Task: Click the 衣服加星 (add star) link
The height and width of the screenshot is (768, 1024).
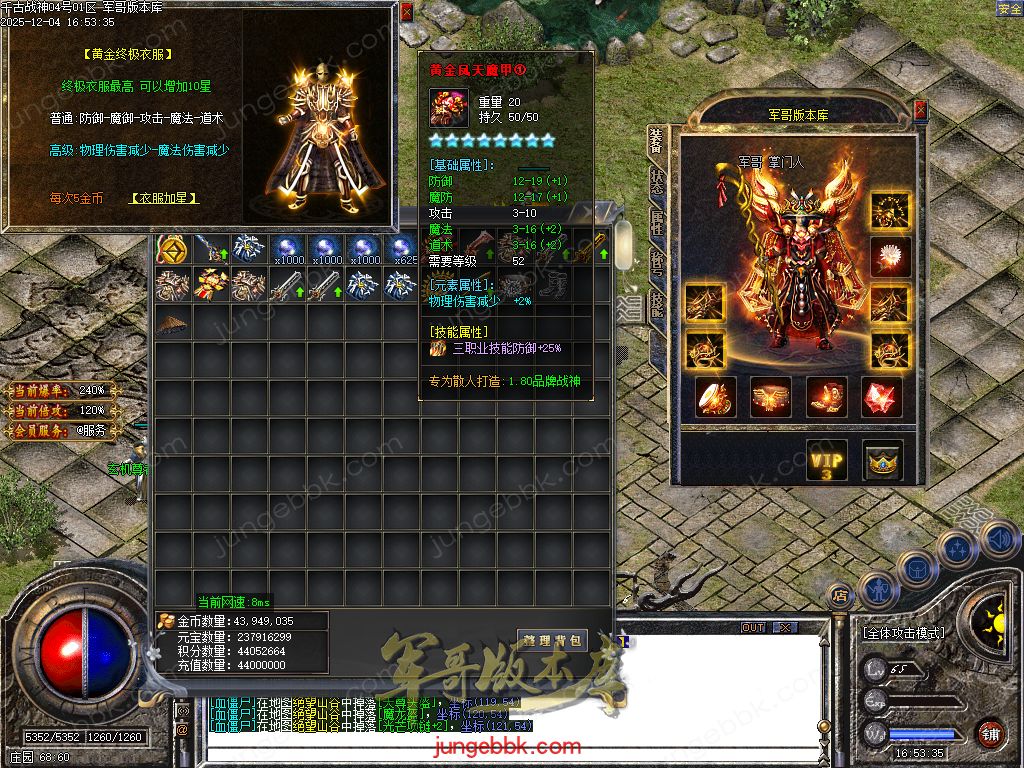Action: [x=165, y=198]
